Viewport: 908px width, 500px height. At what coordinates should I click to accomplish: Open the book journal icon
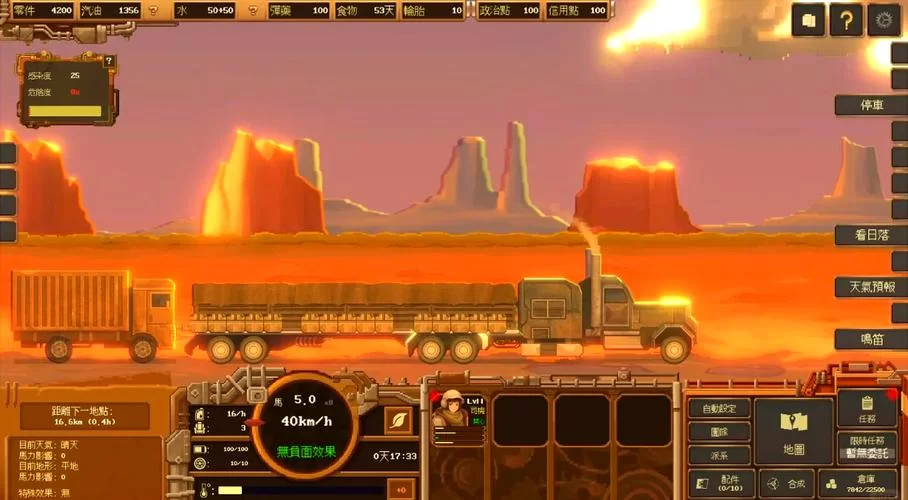click(x=809, y=19)
